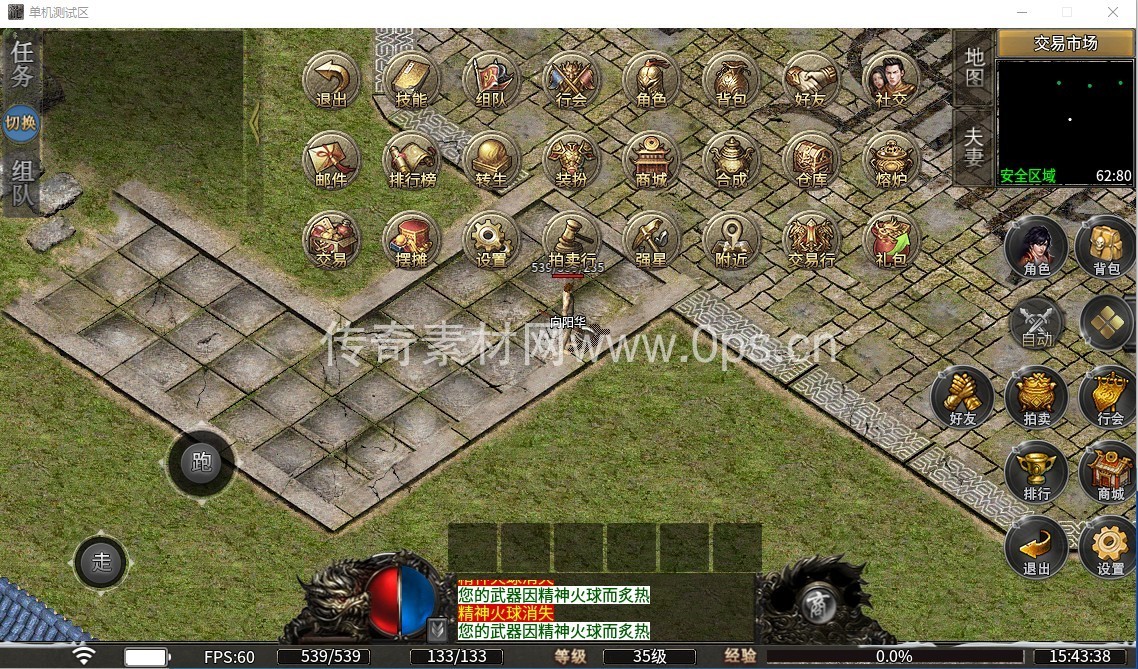Select the 摆摊 stall icon
1138x669 pixels.
tap(411, 239)
